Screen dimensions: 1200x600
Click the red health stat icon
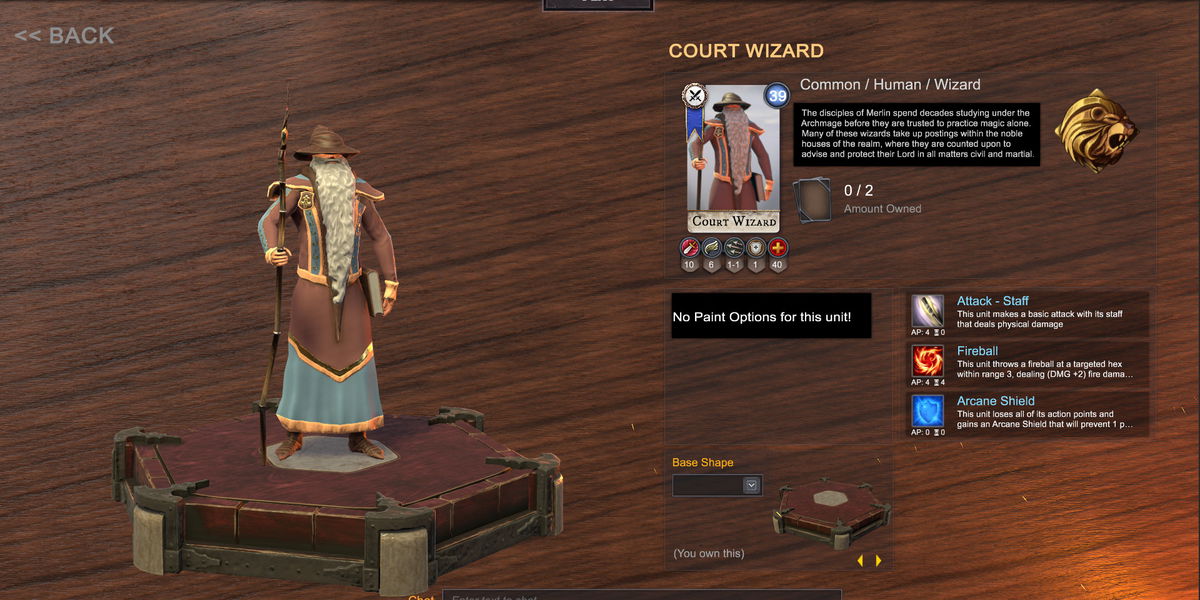click(778, 247)
